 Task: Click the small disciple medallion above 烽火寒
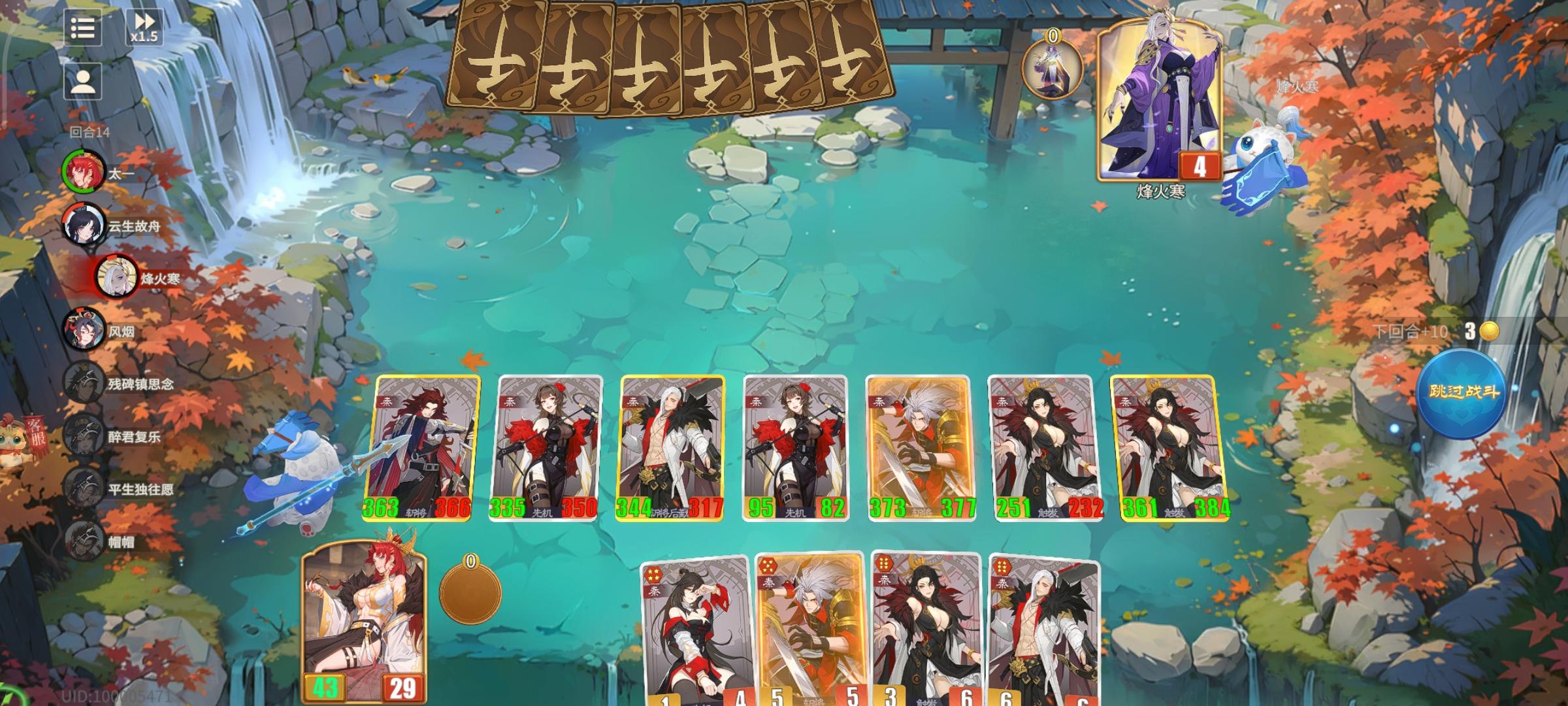tap(1053, 61)
